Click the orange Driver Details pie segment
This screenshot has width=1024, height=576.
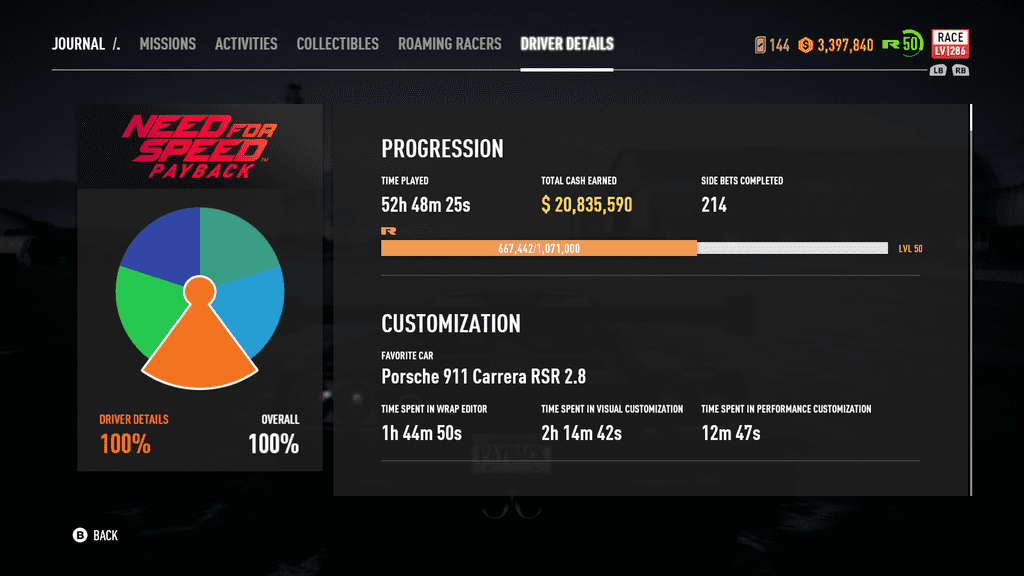tap(199, 346)
